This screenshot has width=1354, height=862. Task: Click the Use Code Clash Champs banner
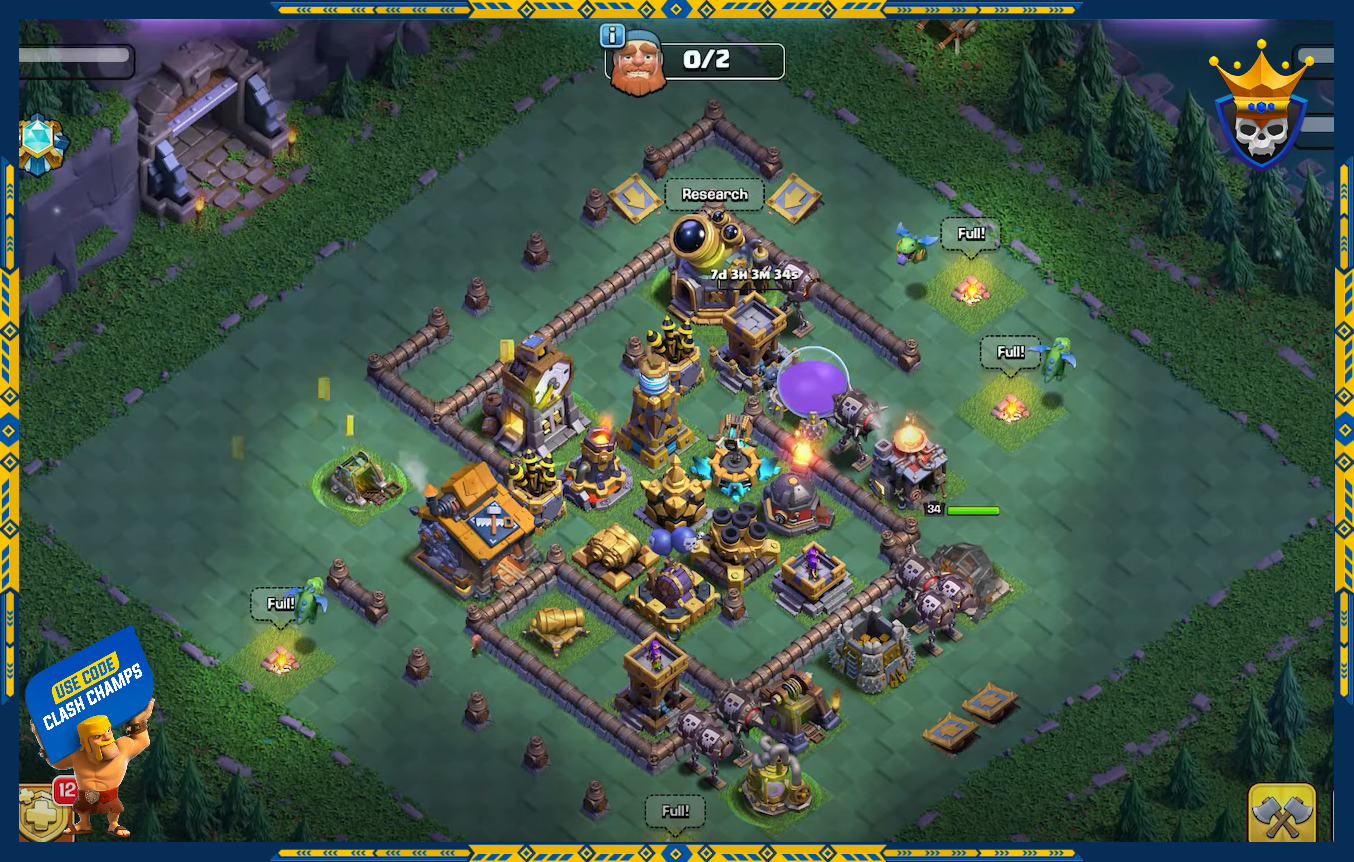[x=90, y=692]
